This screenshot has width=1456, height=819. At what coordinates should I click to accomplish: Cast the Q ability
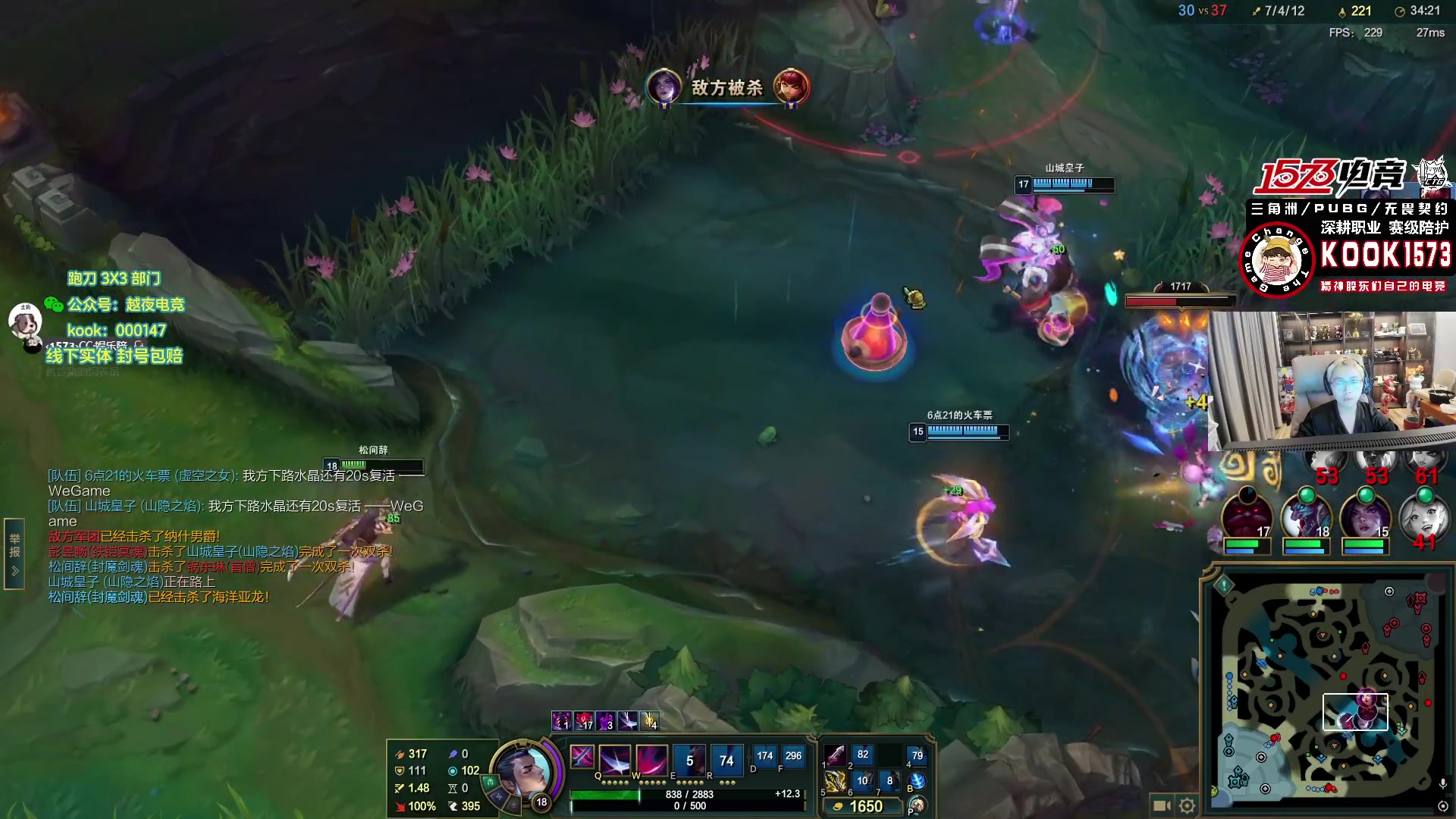(x=614, y=759)
